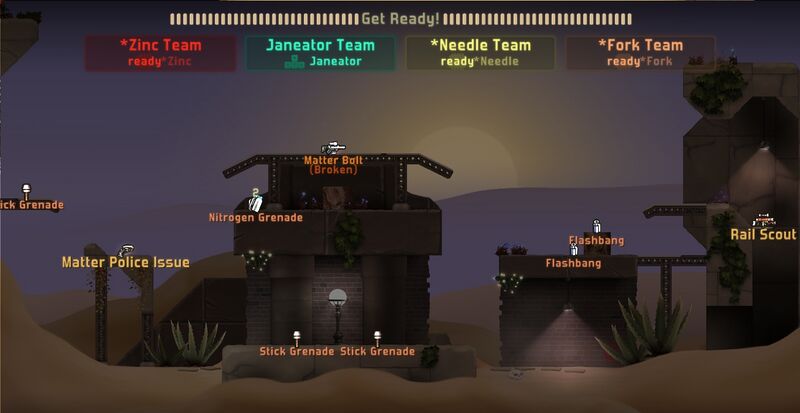Screen dimensions: 800x413
Task: Click the Needle Team panel
Action: point(480,53)
